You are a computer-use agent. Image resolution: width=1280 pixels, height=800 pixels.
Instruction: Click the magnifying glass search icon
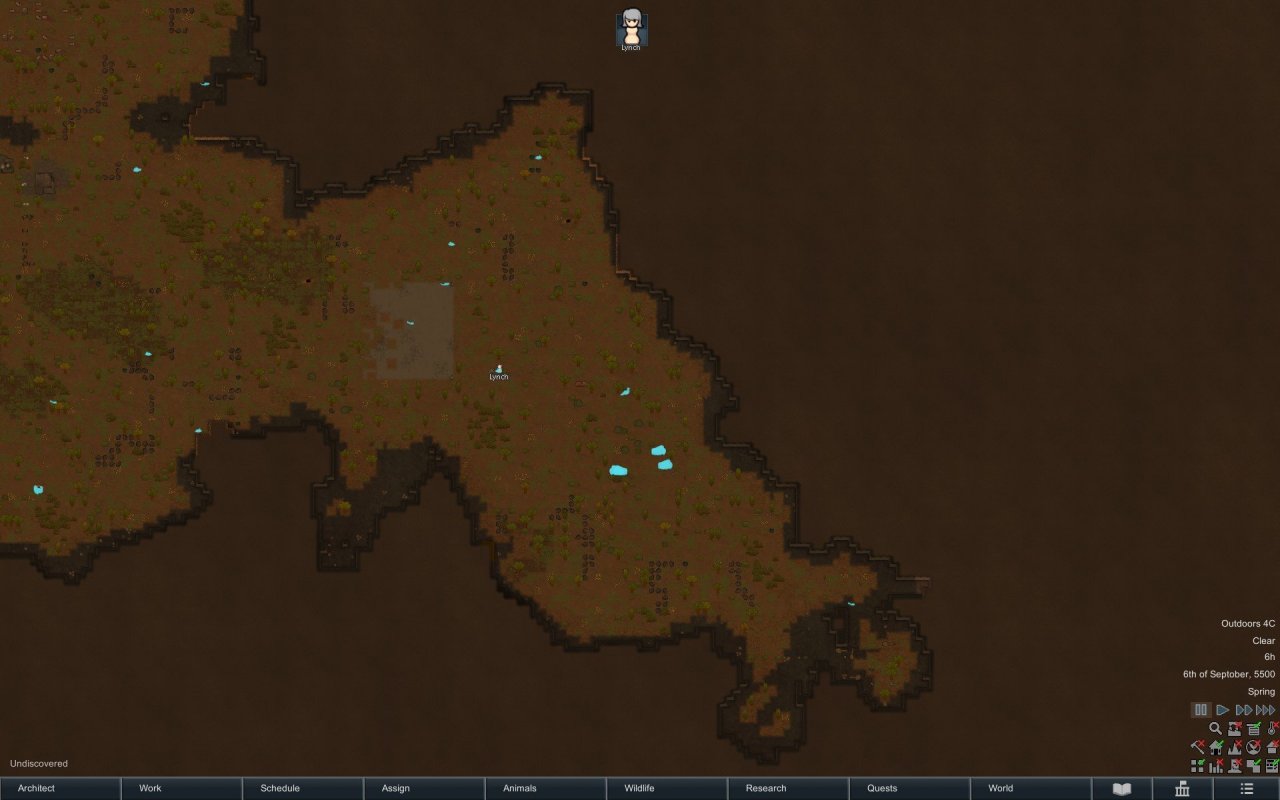point(1216,729)
